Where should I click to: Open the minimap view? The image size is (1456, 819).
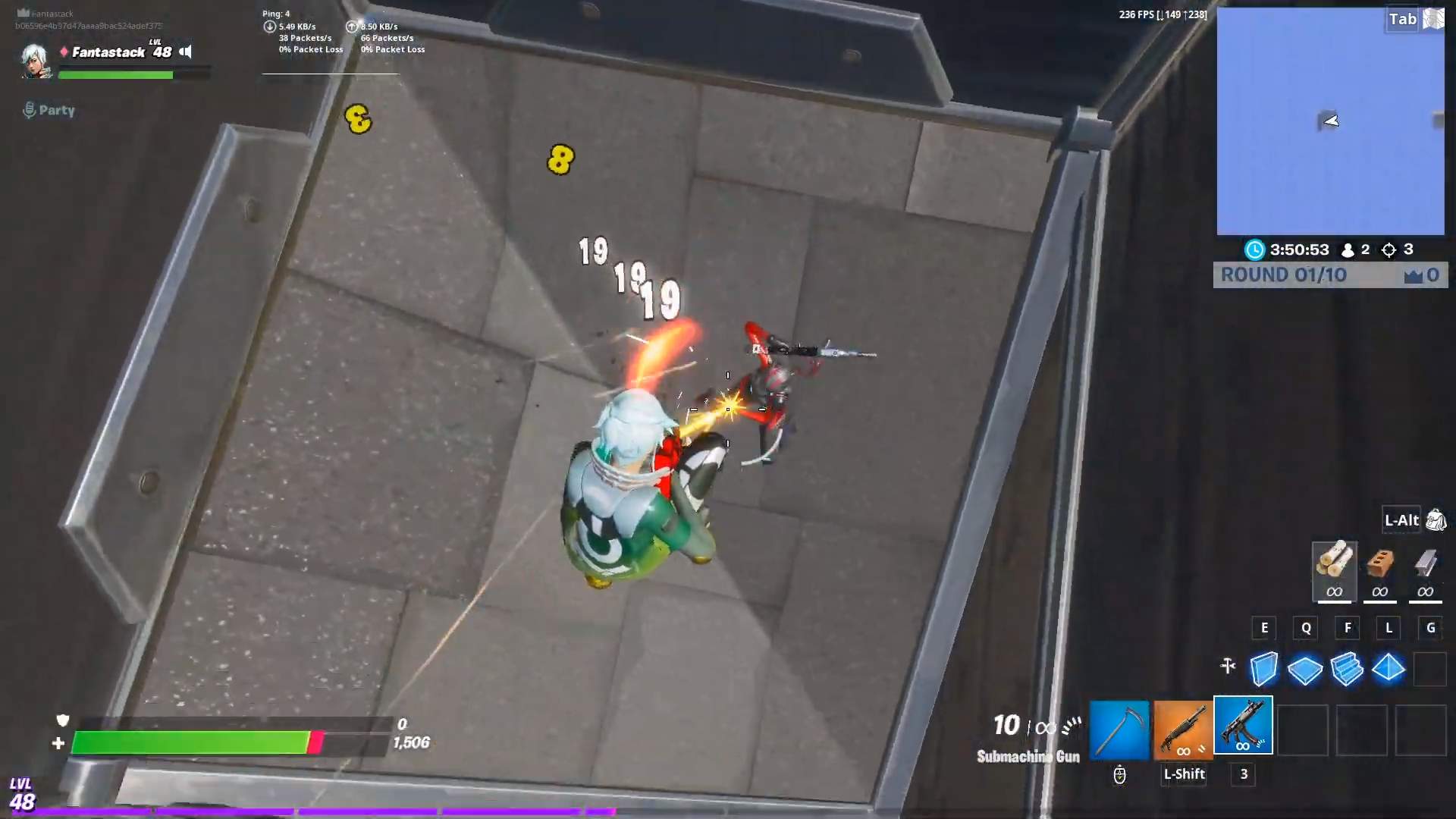[x=1332, y=121]
